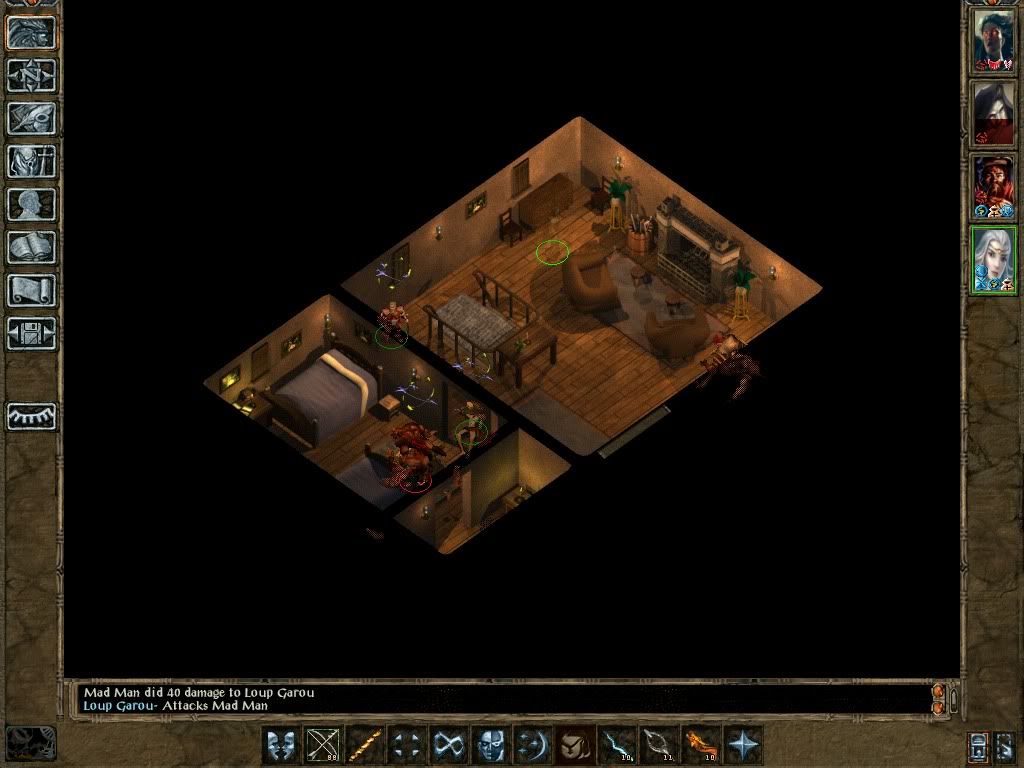Open the journal with the quill button
This screenshot has width=1024, height=768.
point(31,118)
